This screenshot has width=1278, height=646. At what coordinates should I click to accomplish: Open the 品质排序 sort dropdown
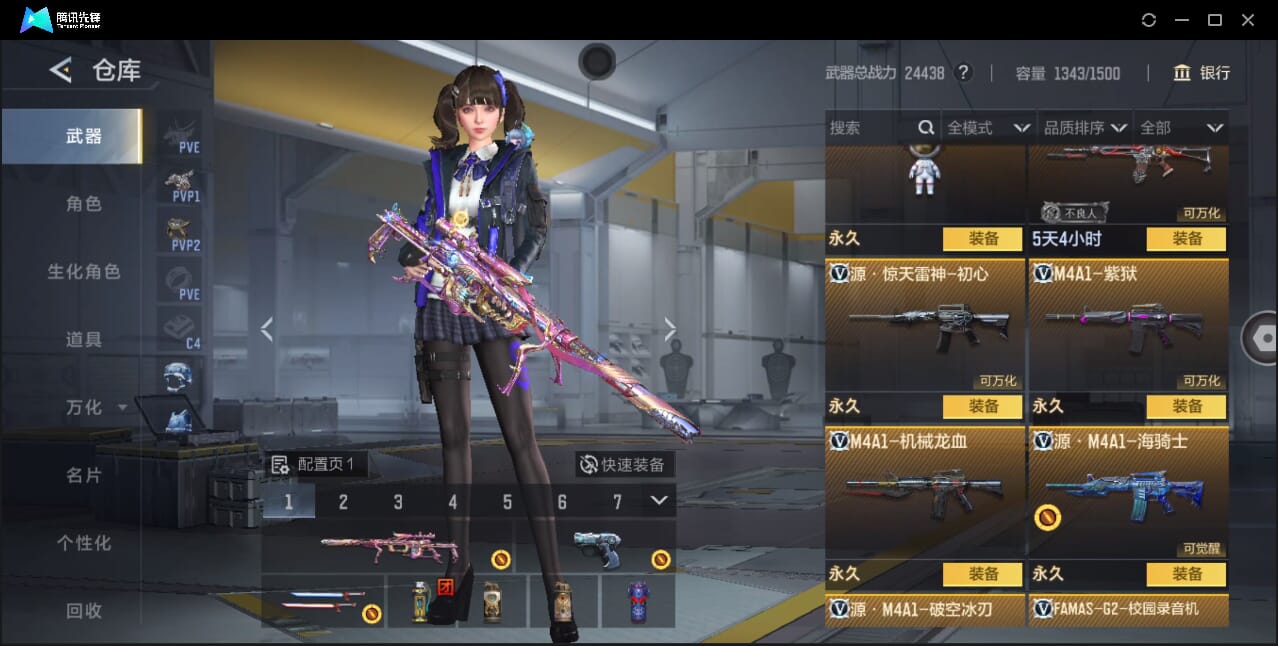tap(1085, 128)
